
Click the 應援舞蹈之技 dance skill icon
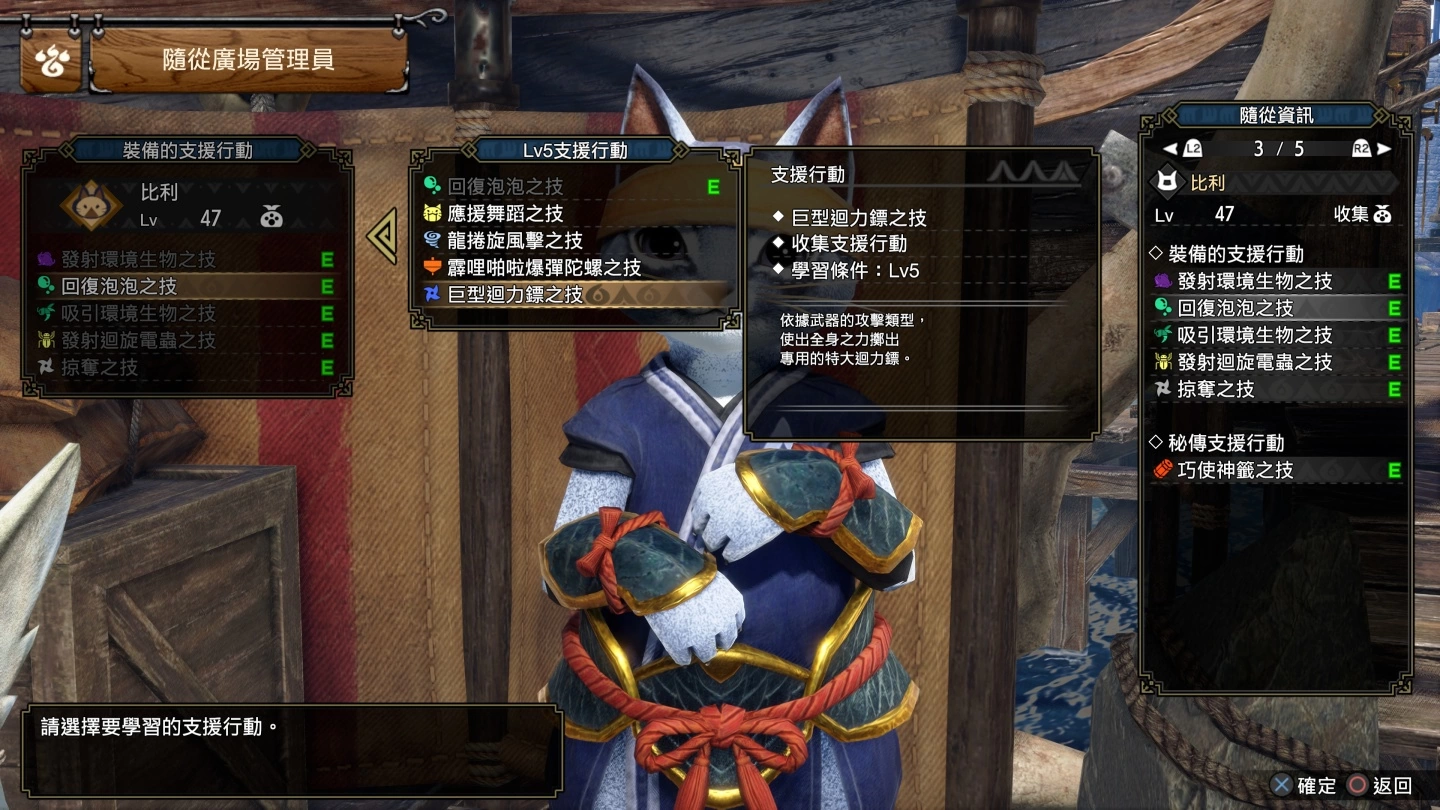pyautogui.click(x=430, y=211)
